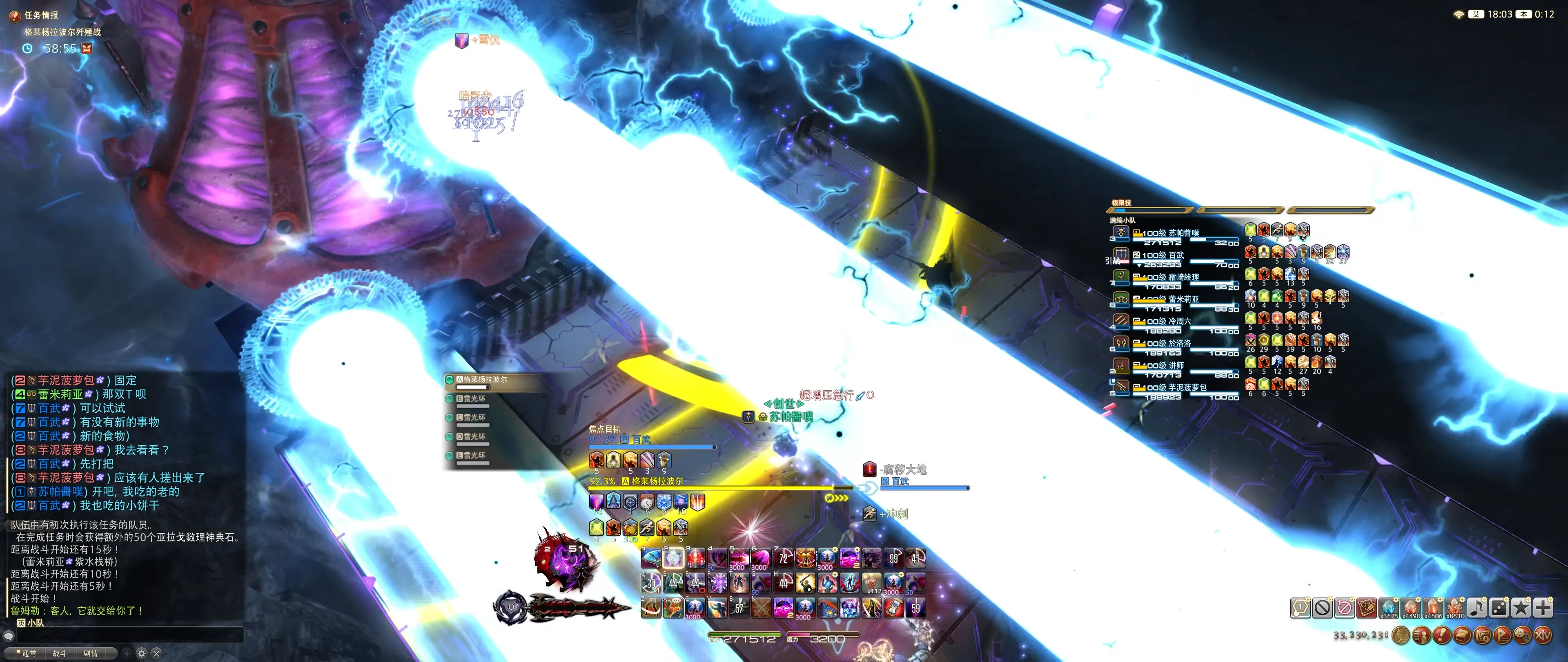This screenshot has height=662, width=1568.
Task: Select the blue crystal x3675 slot
Action: [x=1388, y=607]
